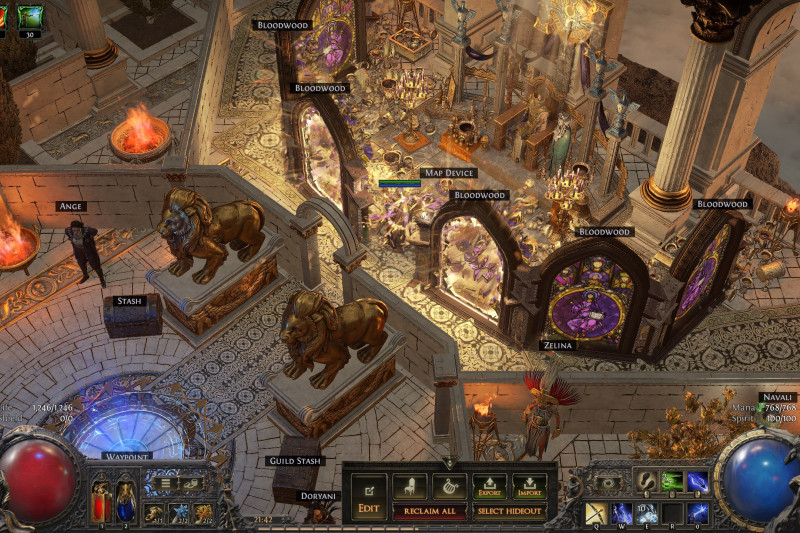The width and height of the screenshot is (800, 533).
Task: Import a hideout layout
Action: [530, 486]
